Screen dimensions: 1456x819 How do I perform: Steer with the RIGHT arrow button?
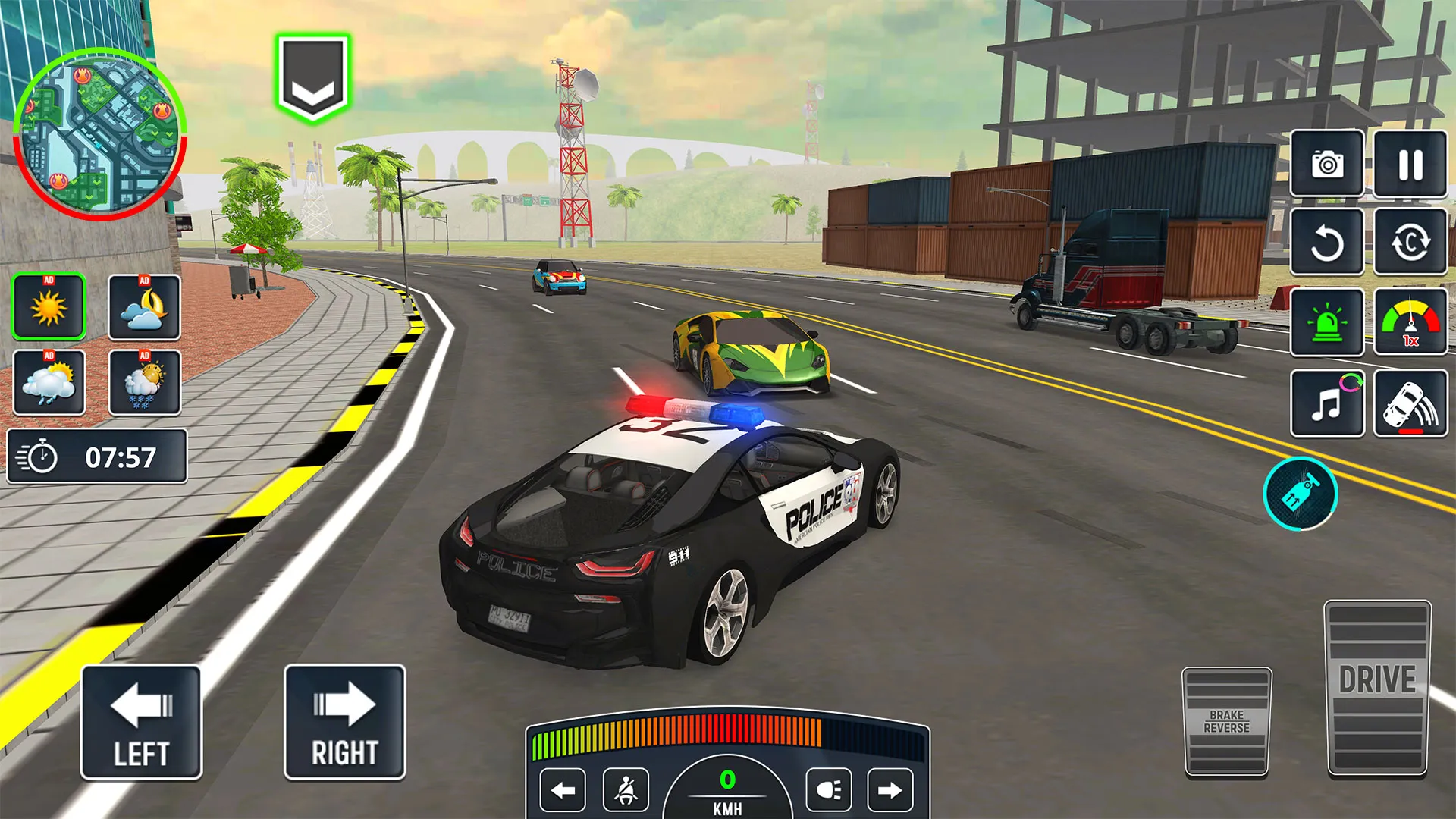(x=345, y=722)
